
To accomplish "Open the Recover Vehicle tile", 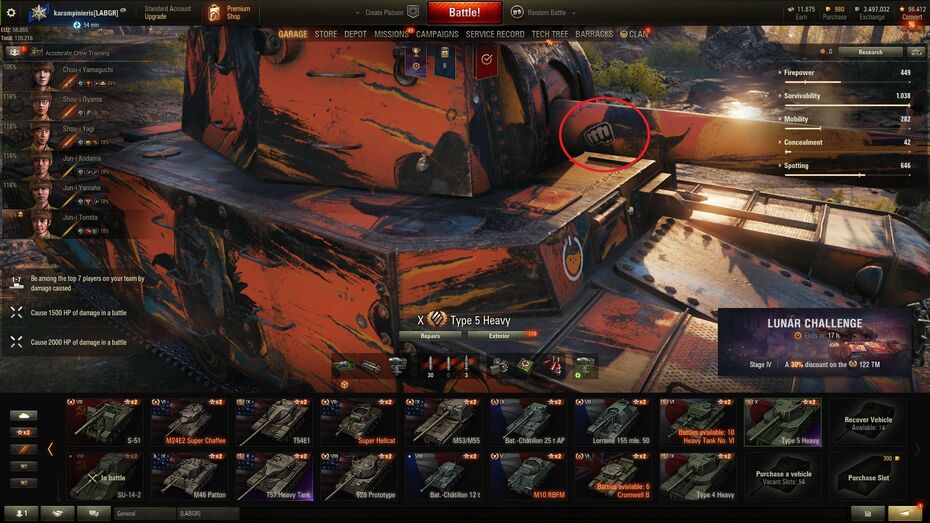I will 868,421.
